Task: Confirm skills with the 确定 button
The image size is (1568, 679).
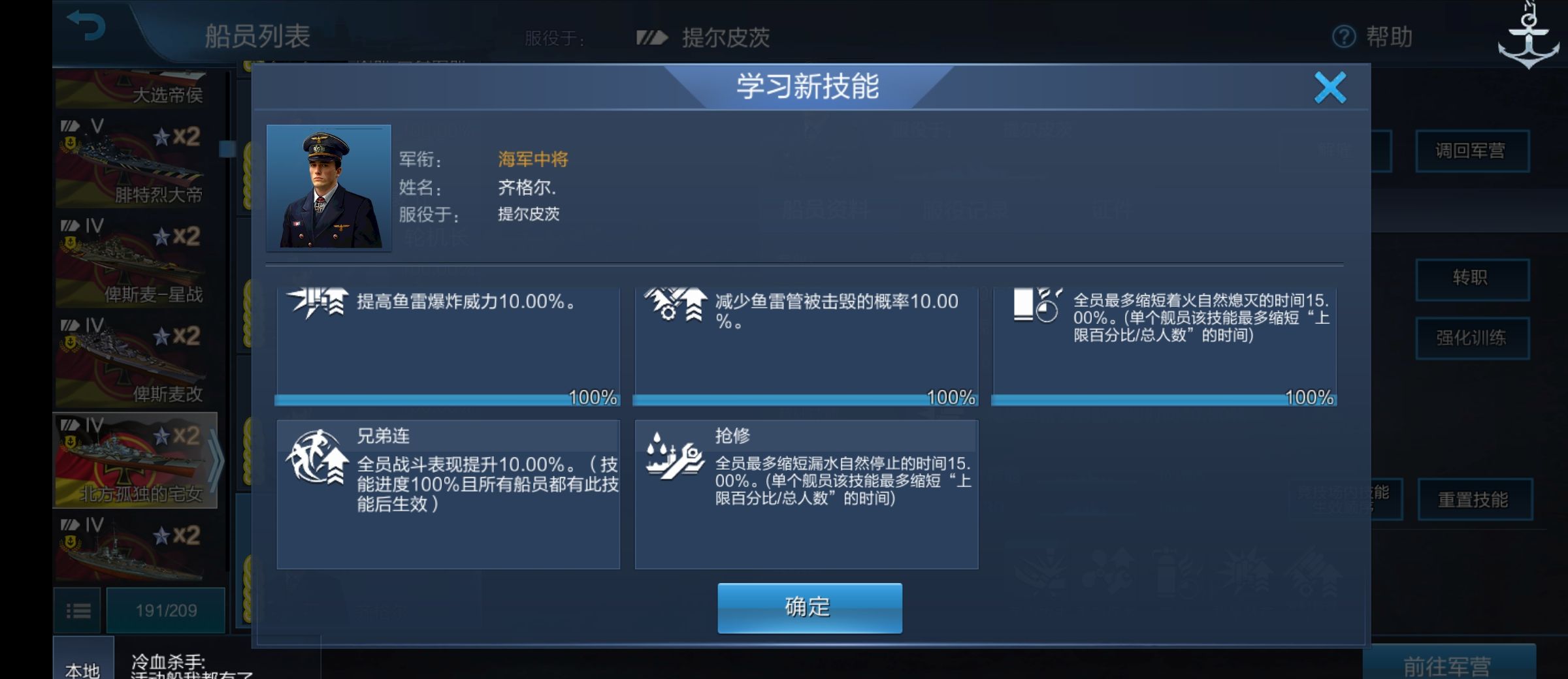Action: click(809, 606)
